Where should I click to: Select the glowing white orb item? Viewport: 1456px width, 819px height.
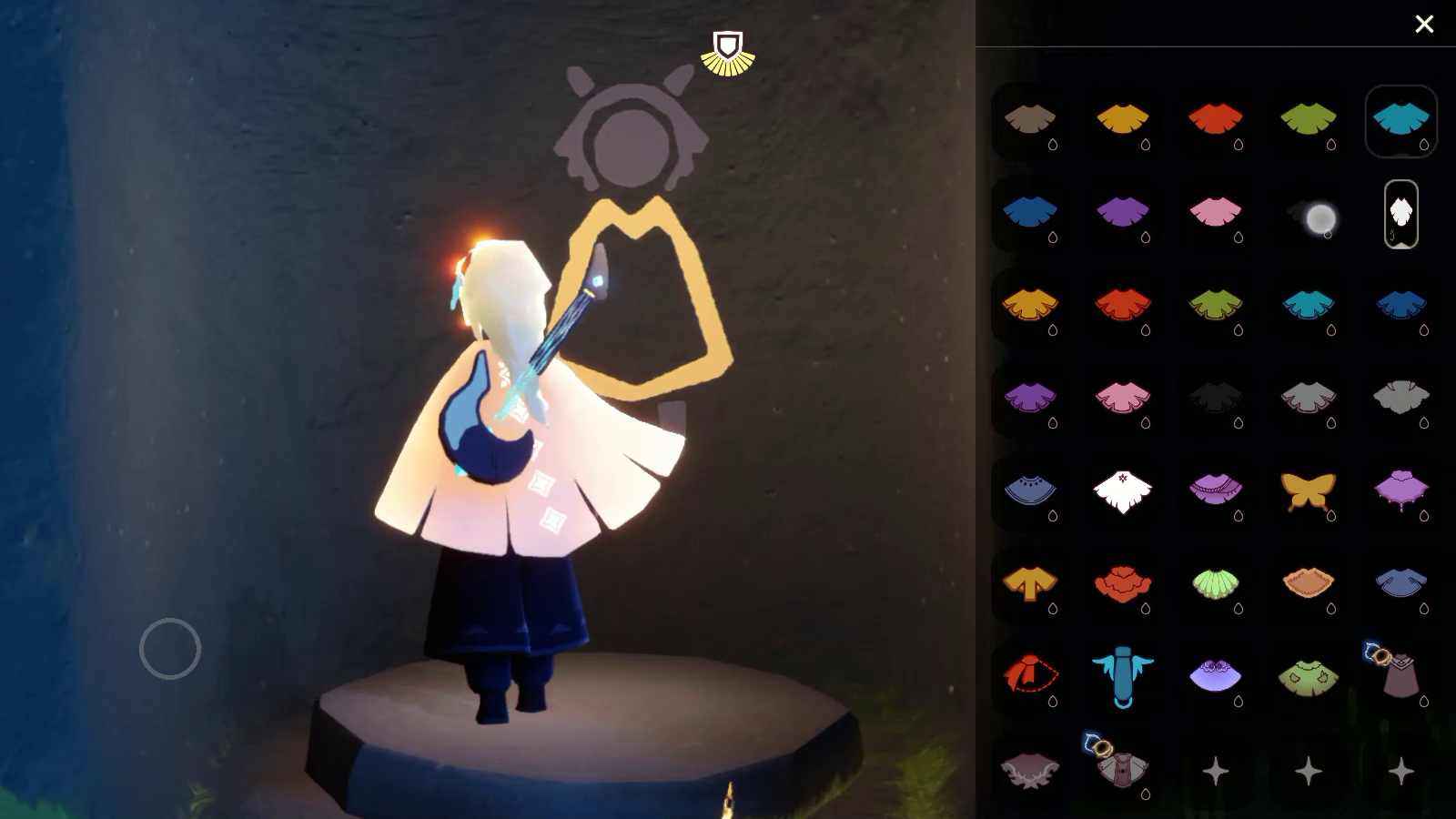pyautogui.click(x=1319, y=218)
